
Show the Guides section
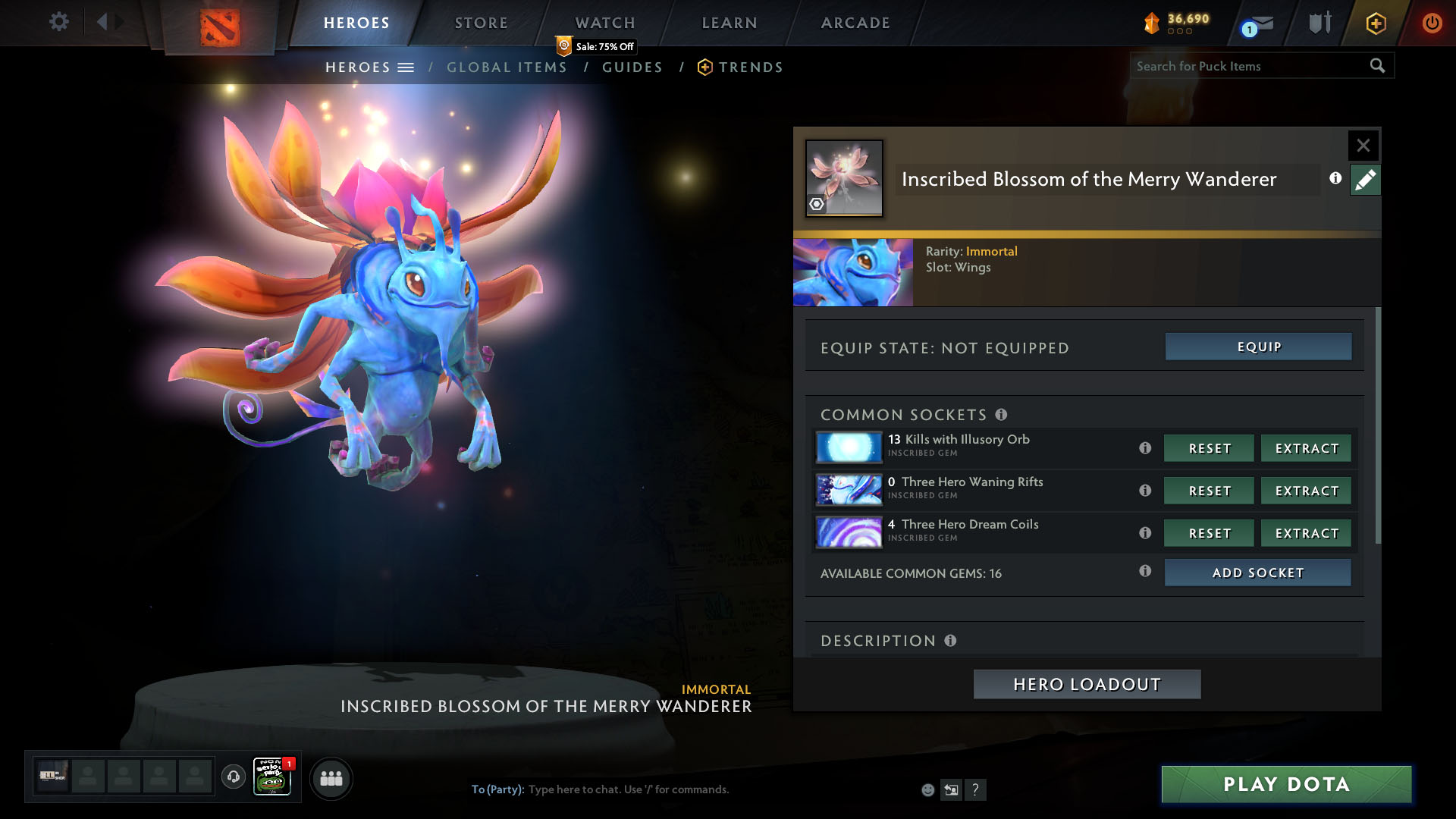tap(632, 67)
